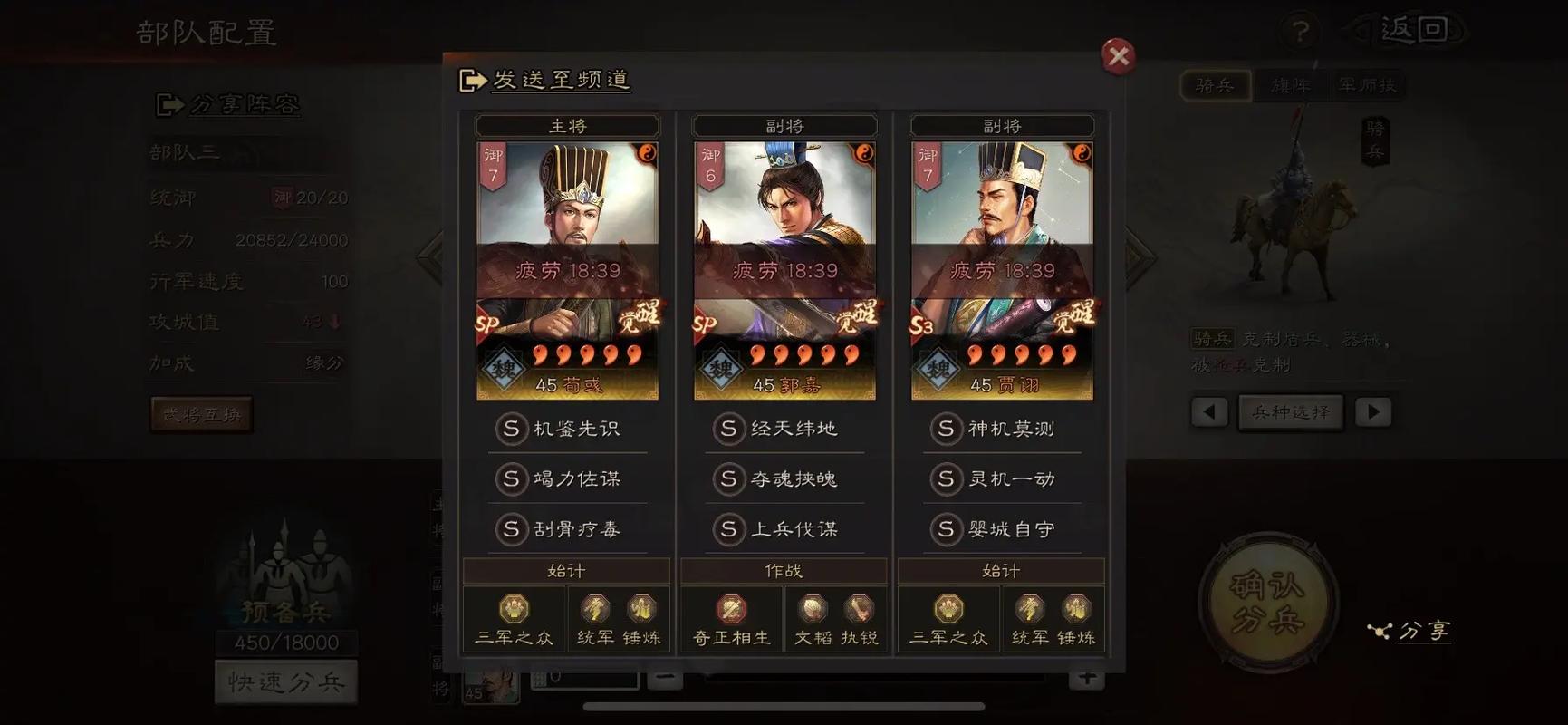The image size is (1568, 725).
Task: Click the 锤炼 tactic icon under 贾诩
Action: (x=1077, y=608)
